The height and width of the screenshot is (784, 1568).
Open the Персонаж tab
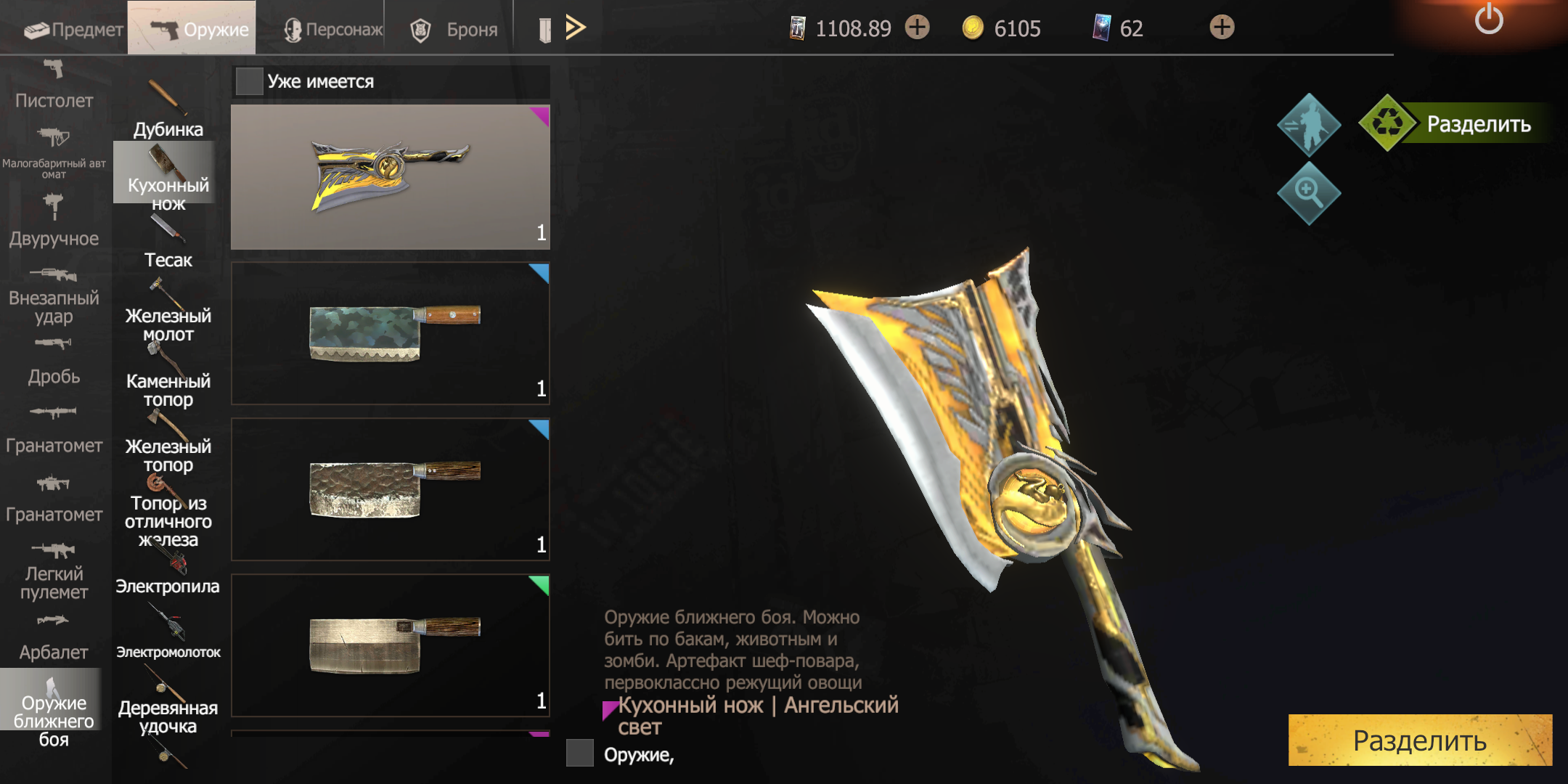click(x=333, y=29)
